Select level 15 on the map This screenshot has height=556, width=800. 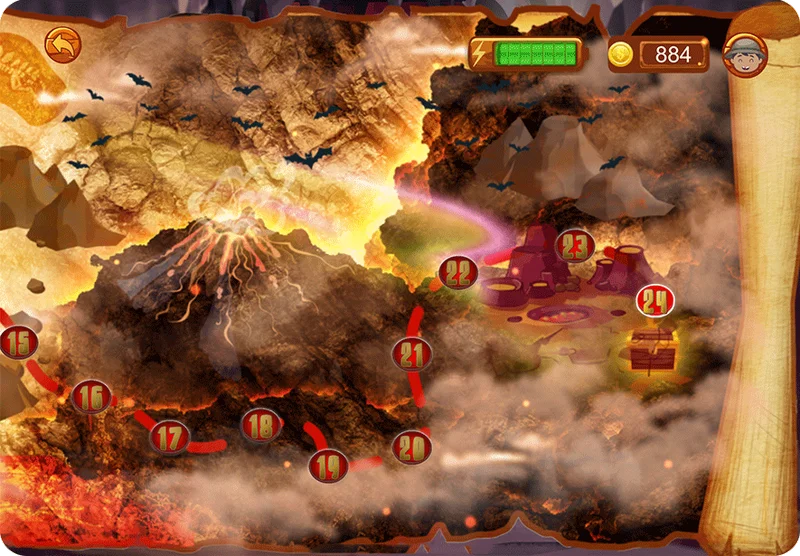(x=18, y=343)
